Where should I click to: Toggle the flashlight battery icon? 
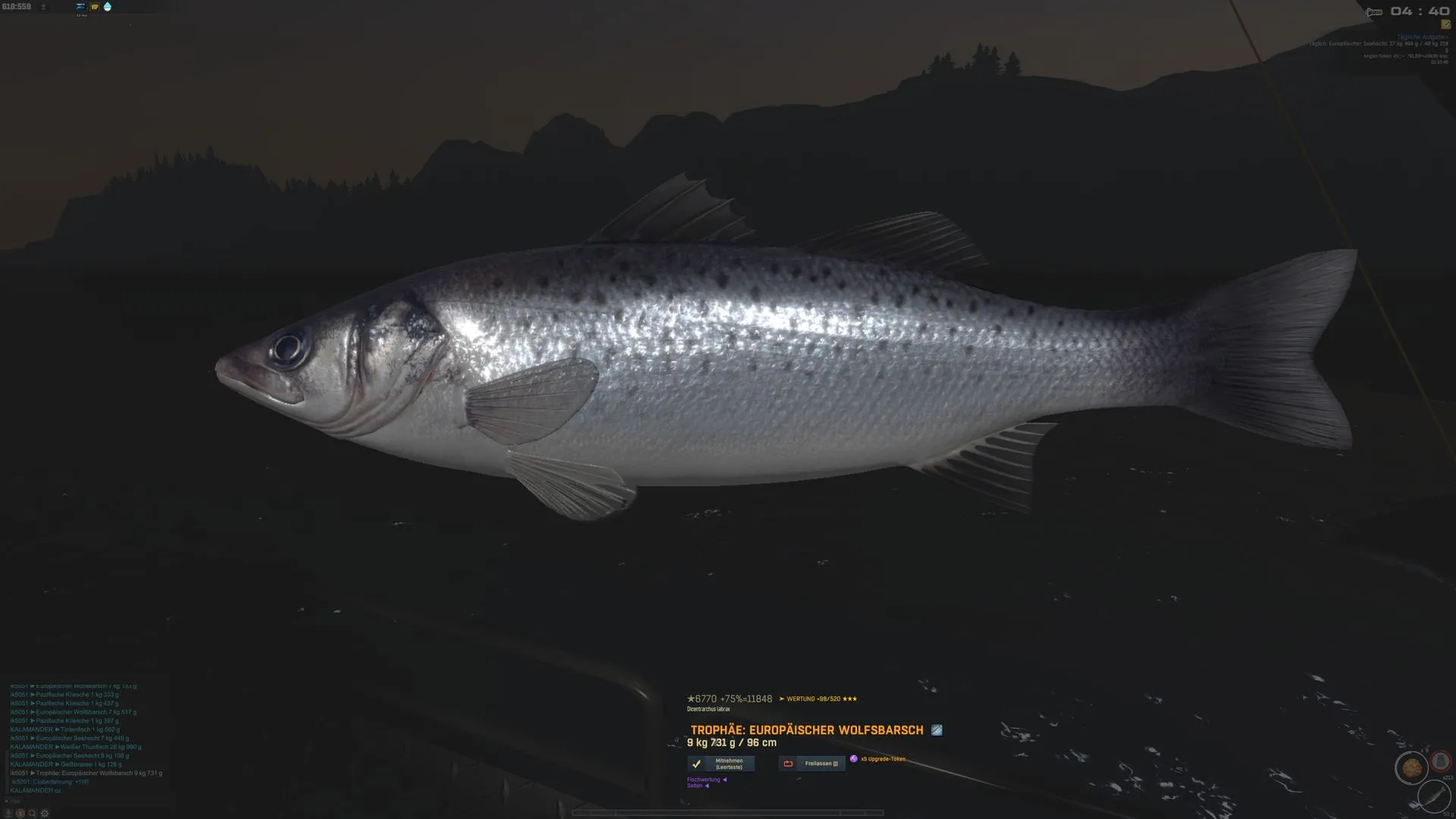[x=1373, y=12]
